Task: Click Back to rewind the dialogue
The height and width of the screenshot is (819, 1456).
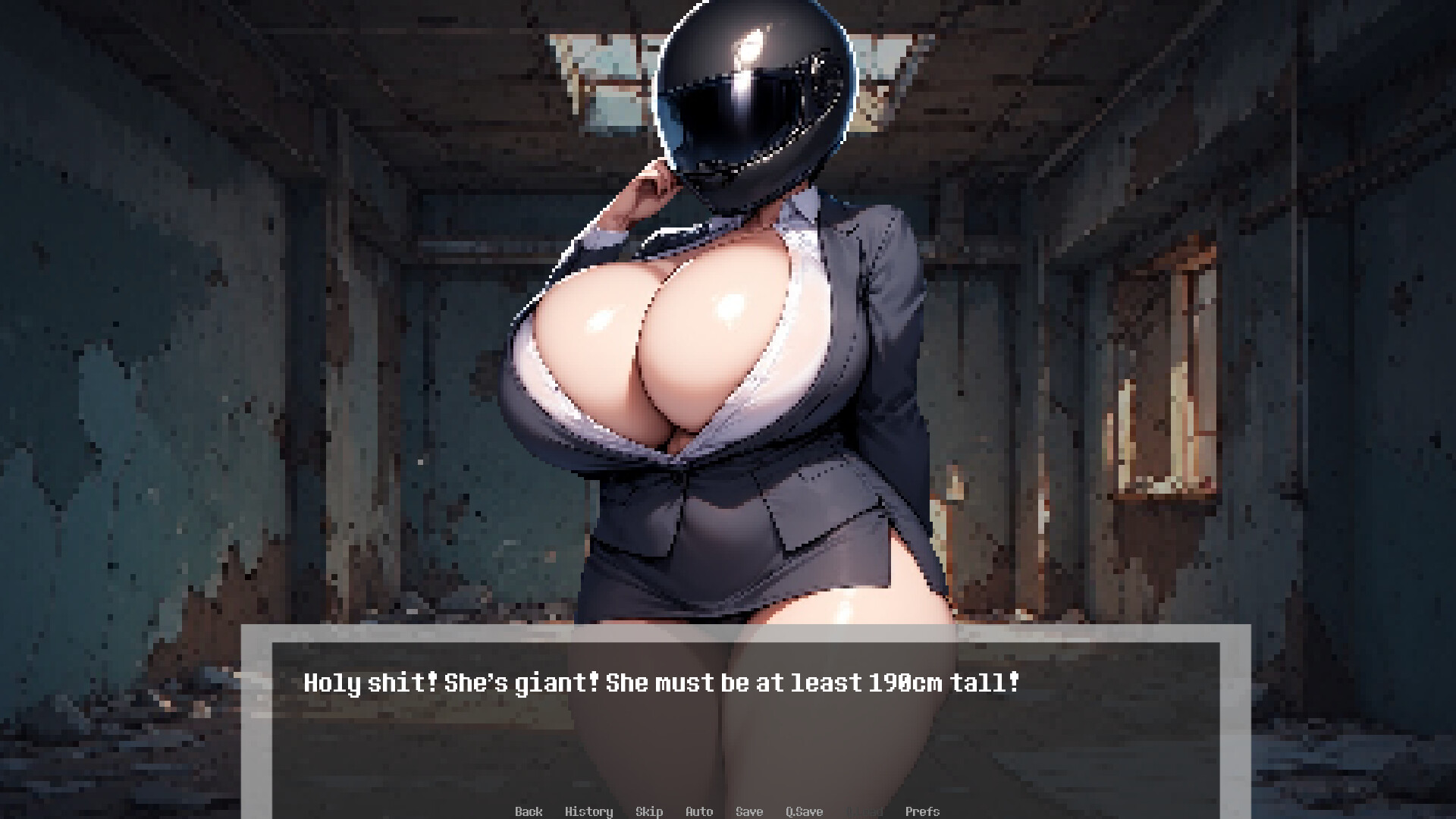Action: click(529, 811)
